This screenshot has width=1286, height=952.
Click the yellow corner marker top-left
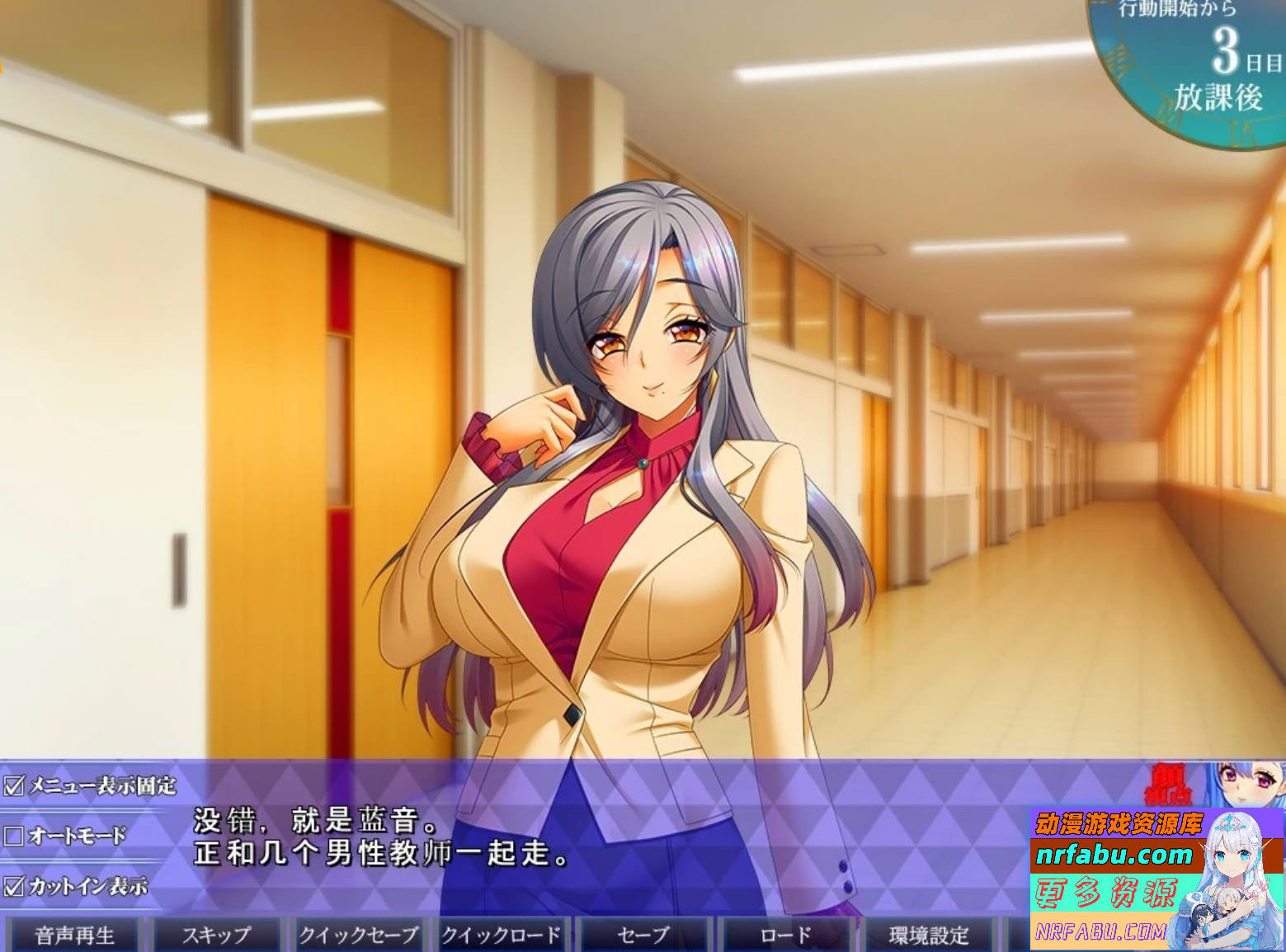point(3,68)
